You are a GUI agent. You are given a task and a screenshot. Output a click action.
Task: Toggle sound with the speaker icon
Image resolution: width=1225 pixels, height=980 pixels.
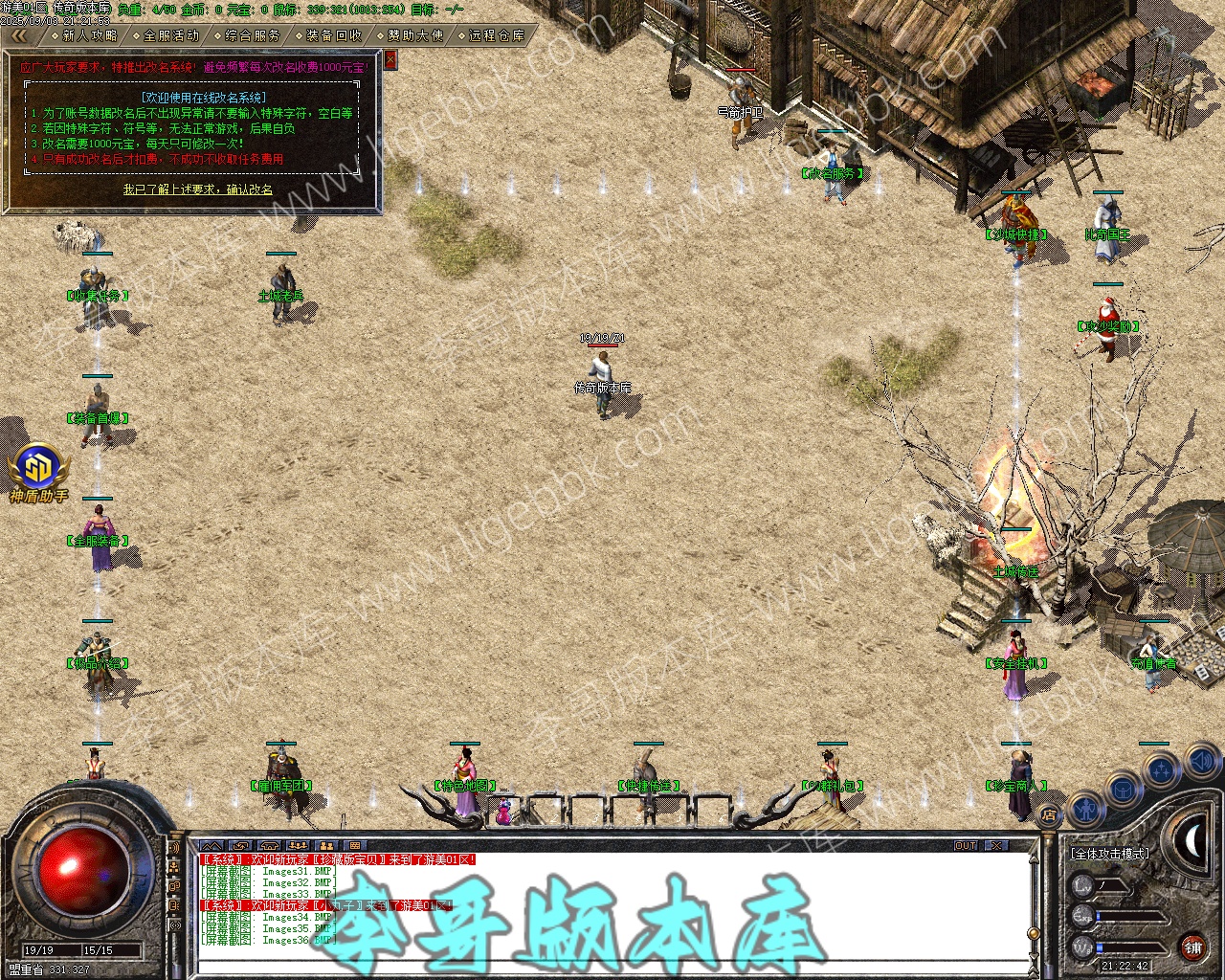point(1201,762)
